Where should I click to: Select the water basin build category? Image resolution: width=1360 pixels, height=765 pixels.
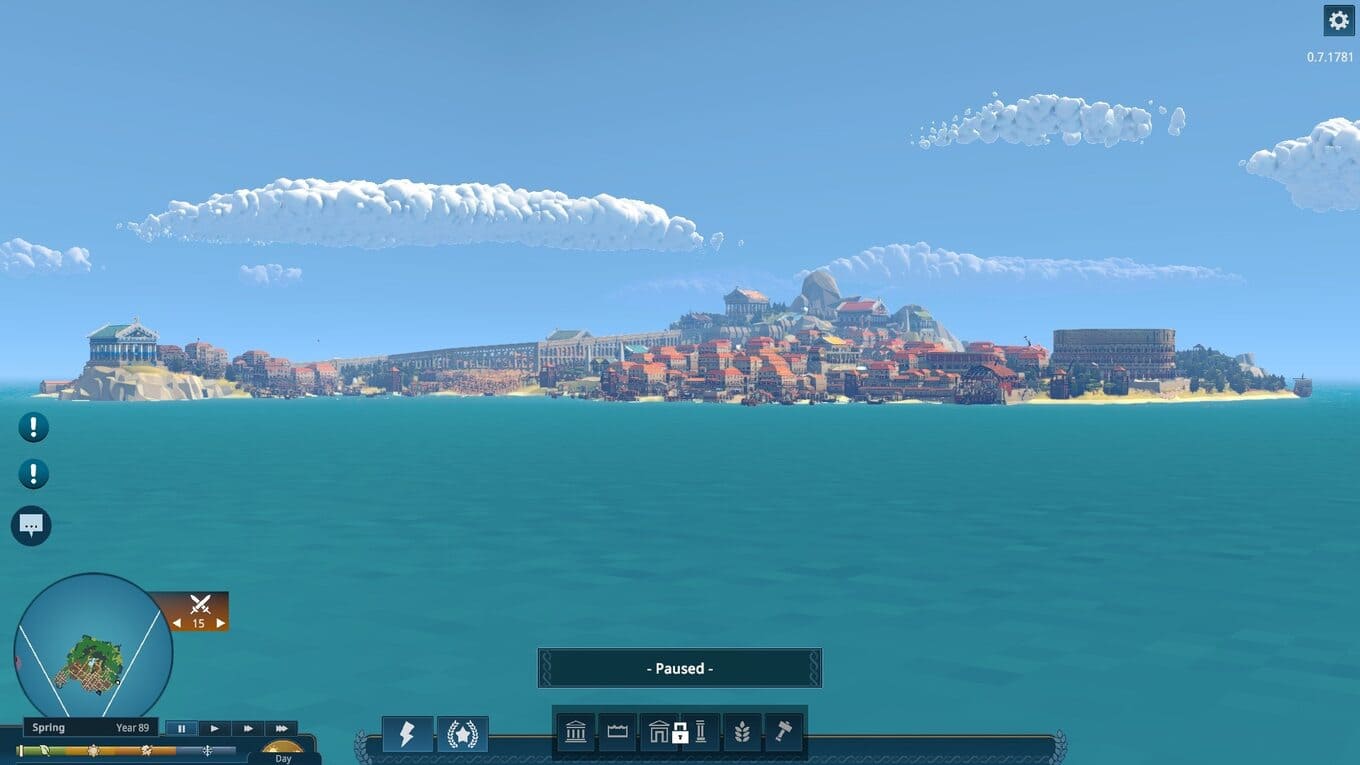click(617, 733)
